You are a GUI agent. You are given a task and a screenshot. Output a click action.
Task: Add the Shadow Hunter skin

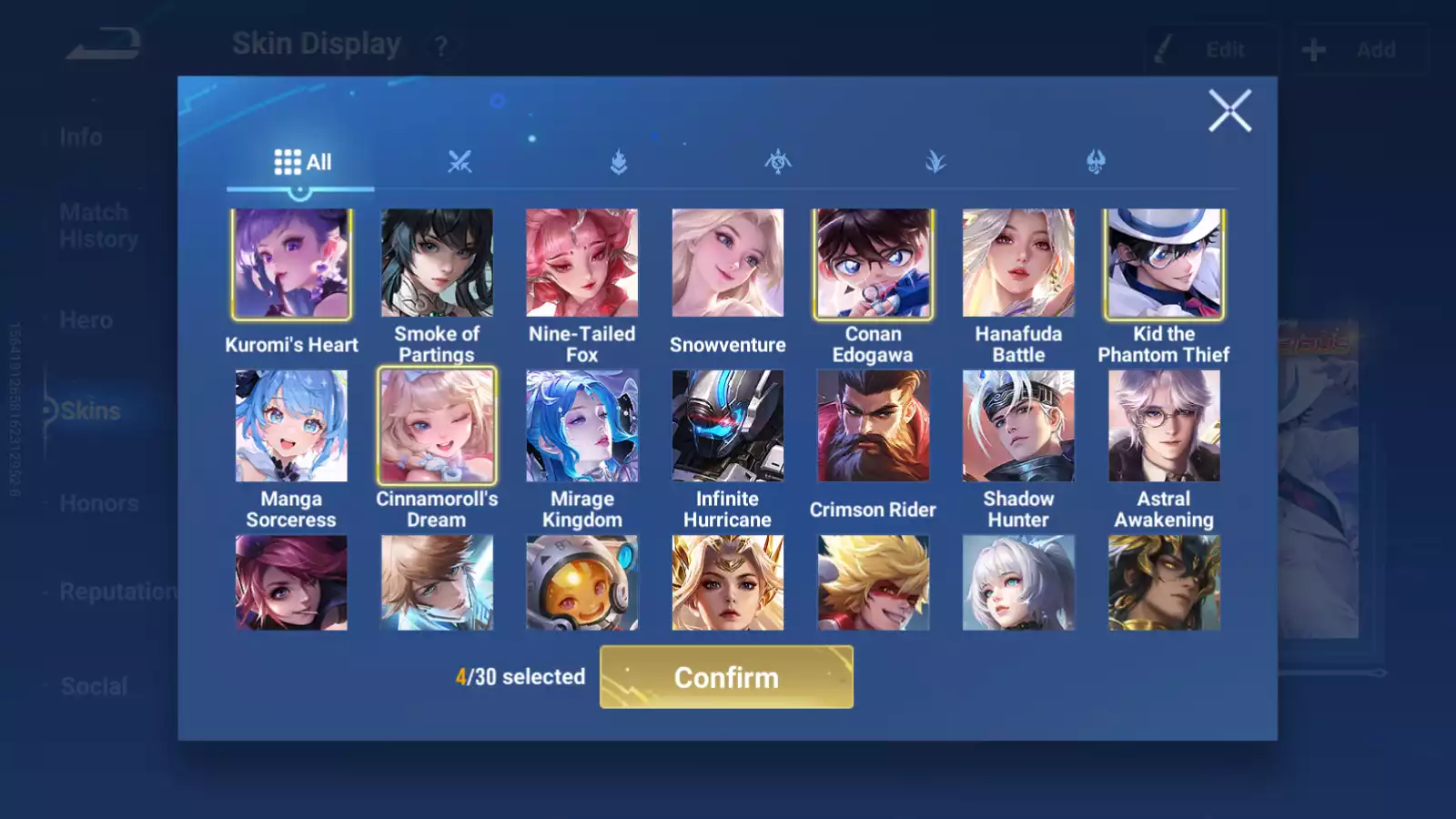(1018, 426)
